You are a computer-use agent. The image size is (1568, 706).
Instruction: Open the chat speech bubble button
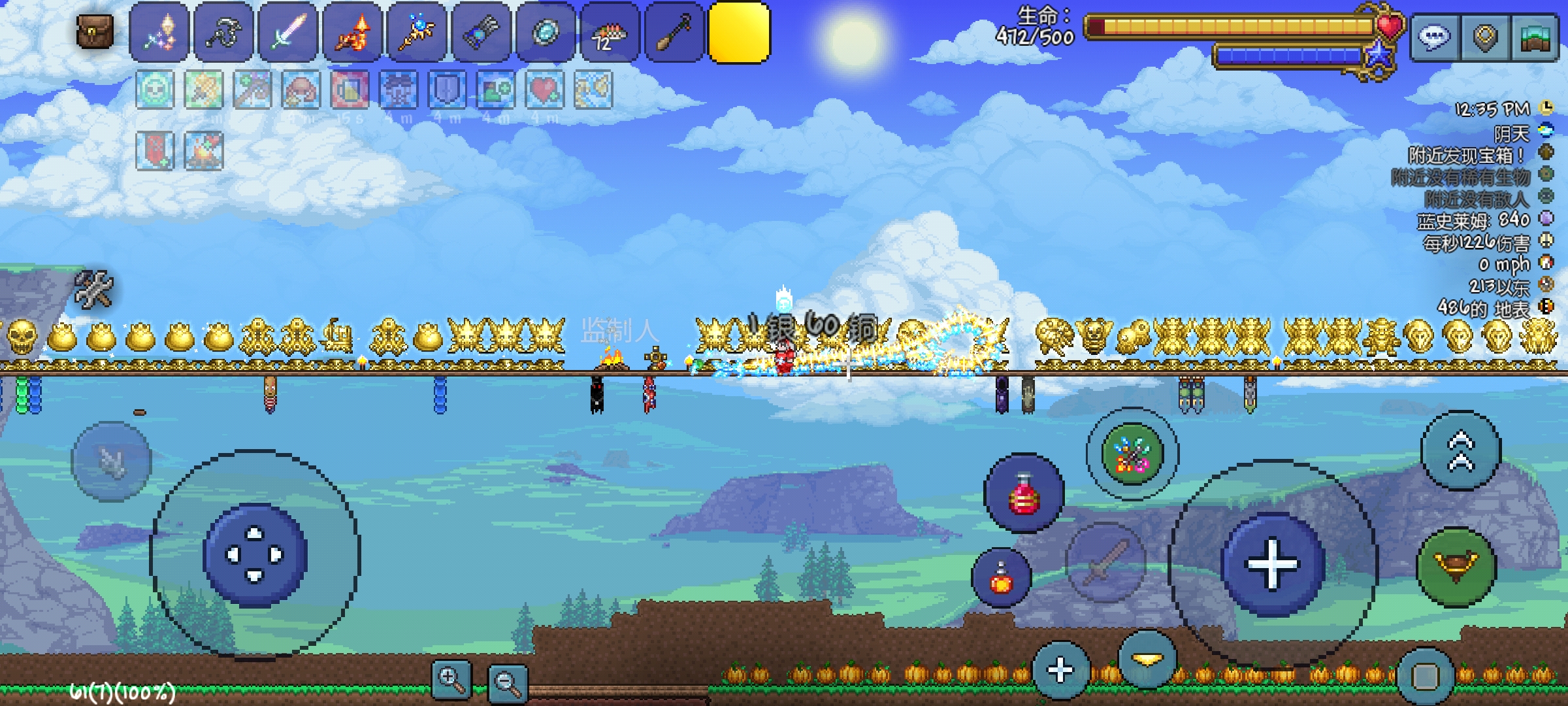[1434, 39]
